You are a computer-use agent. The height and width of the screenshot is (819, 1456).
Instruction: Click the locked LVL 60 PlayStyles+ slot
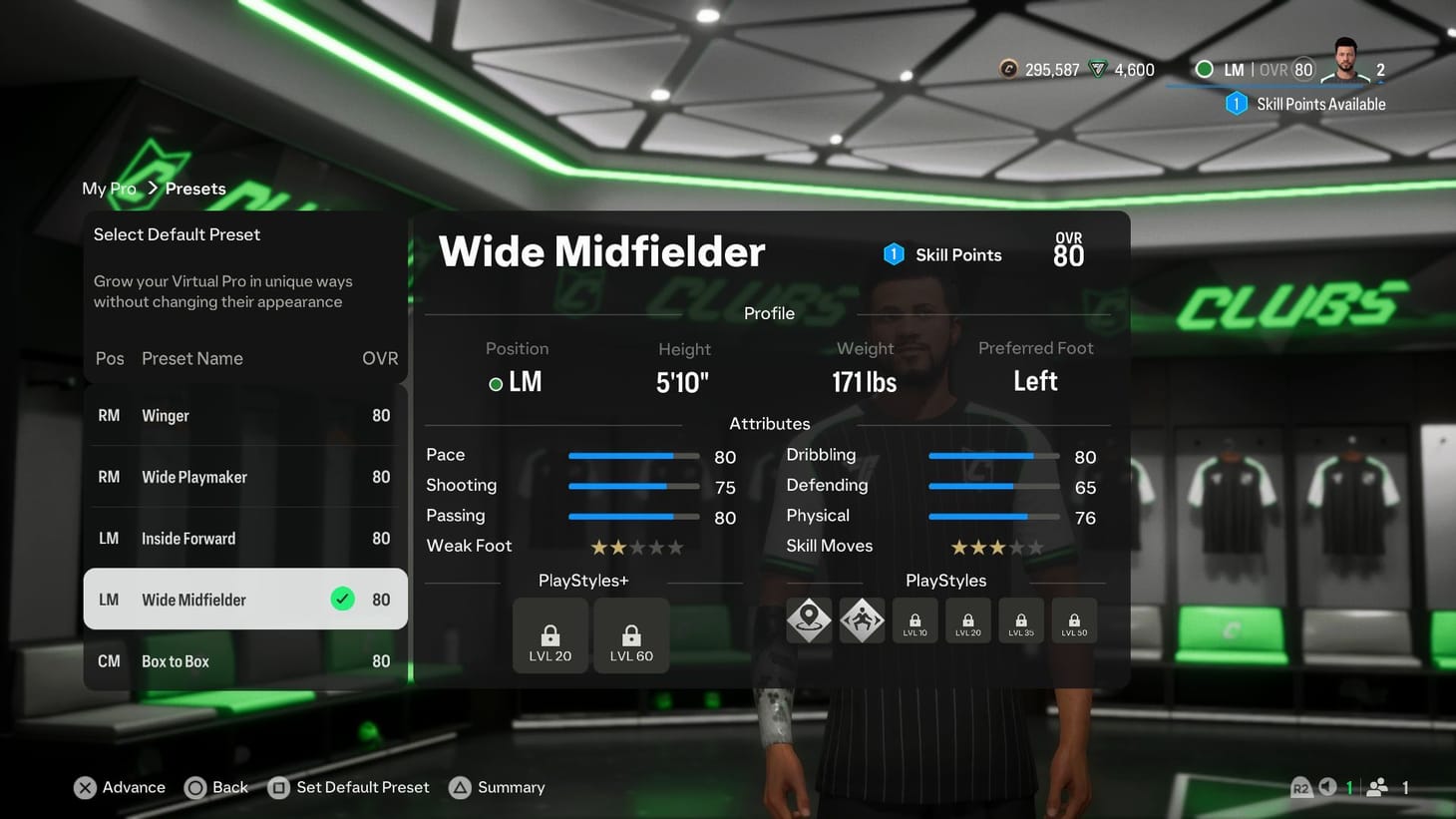coord(631,635)
